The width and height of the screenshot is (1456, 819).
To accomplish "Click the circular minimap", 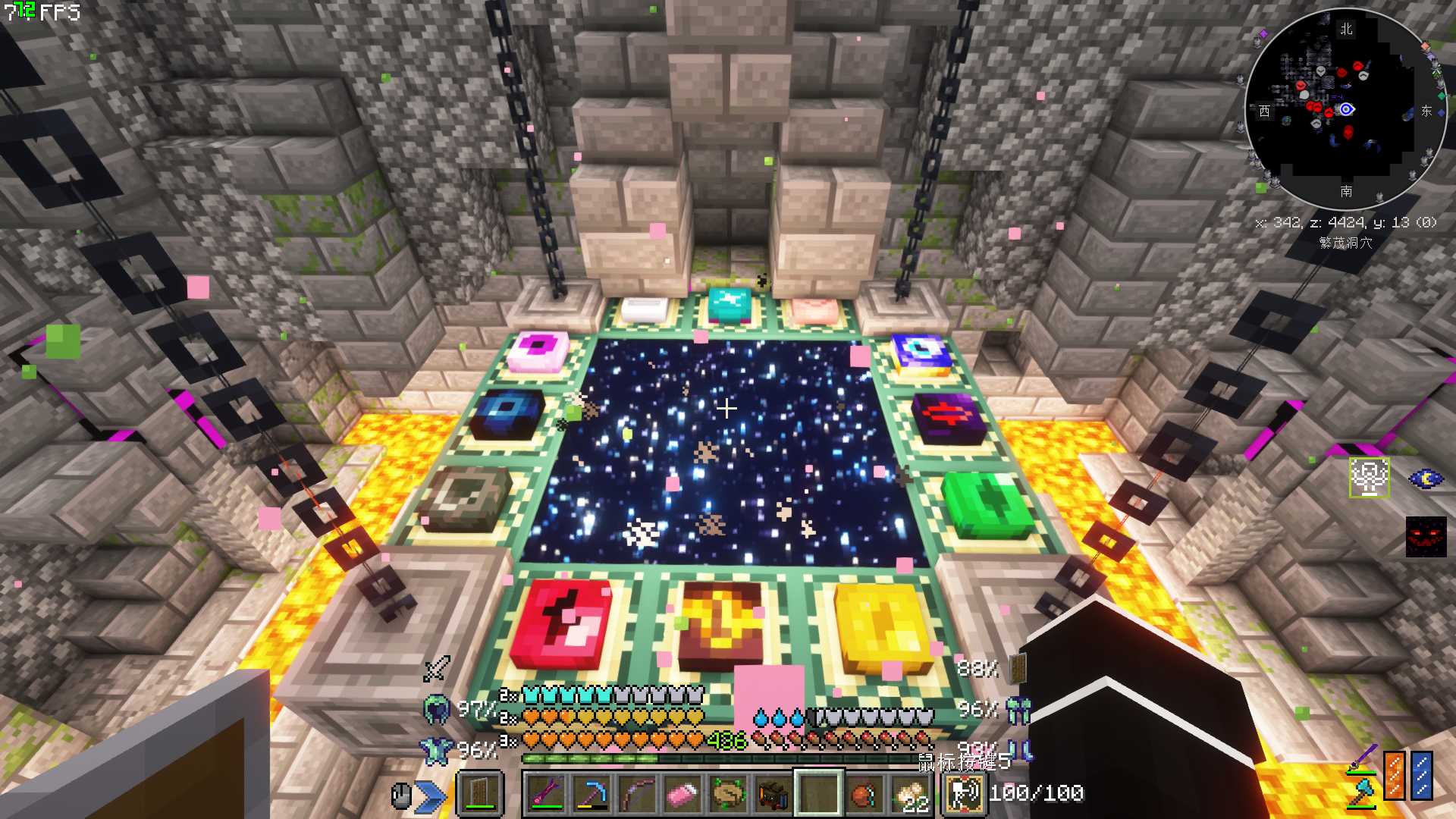I will [1345, 109].
